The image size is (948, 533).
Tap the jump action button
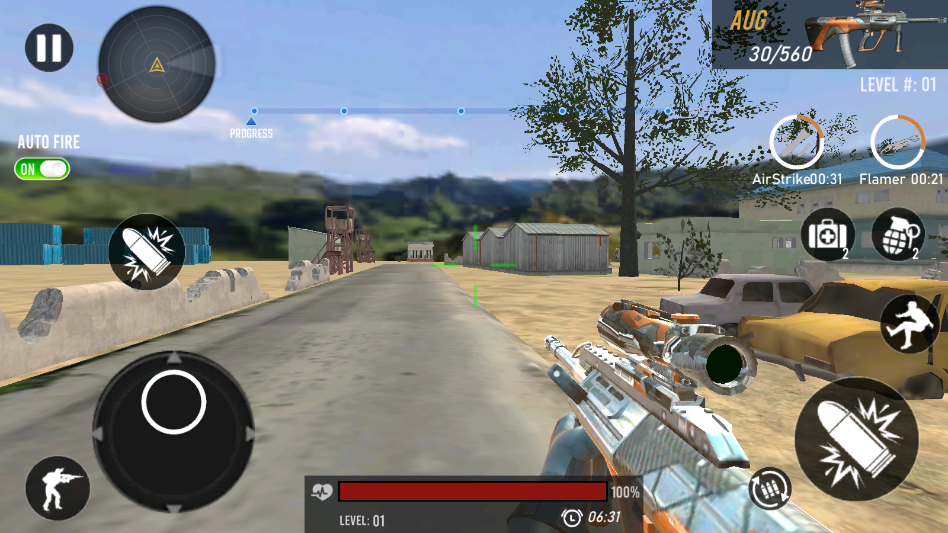(x=909, y=324)
